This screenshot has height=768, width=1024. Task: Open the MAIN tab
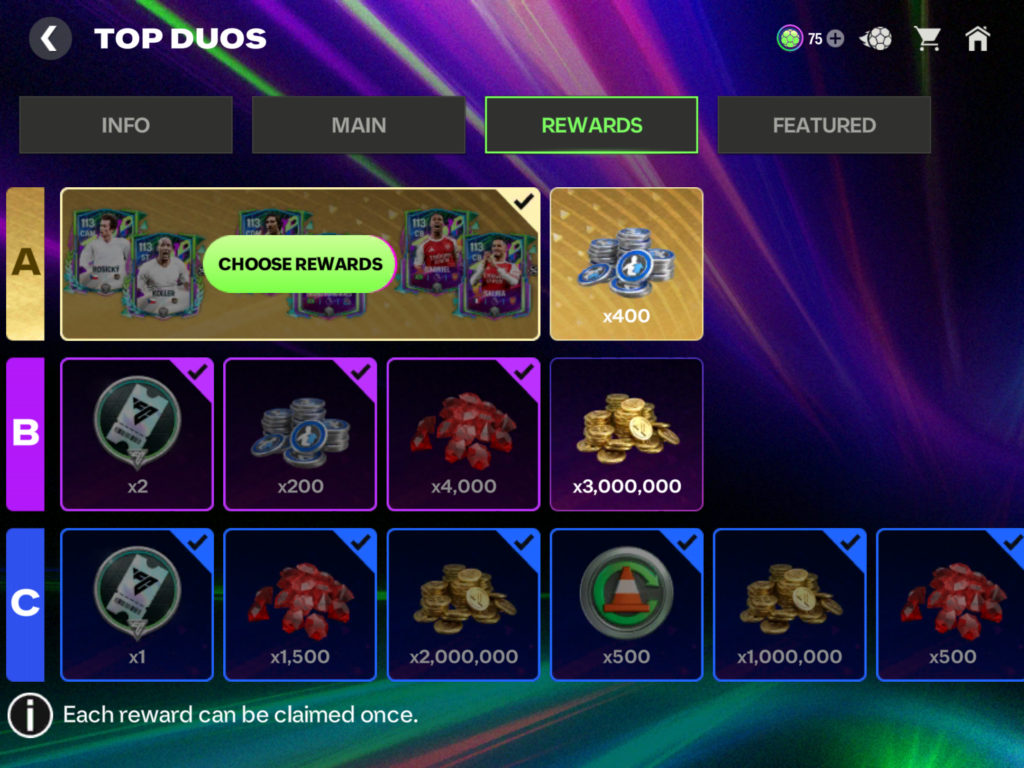(359, 125)
